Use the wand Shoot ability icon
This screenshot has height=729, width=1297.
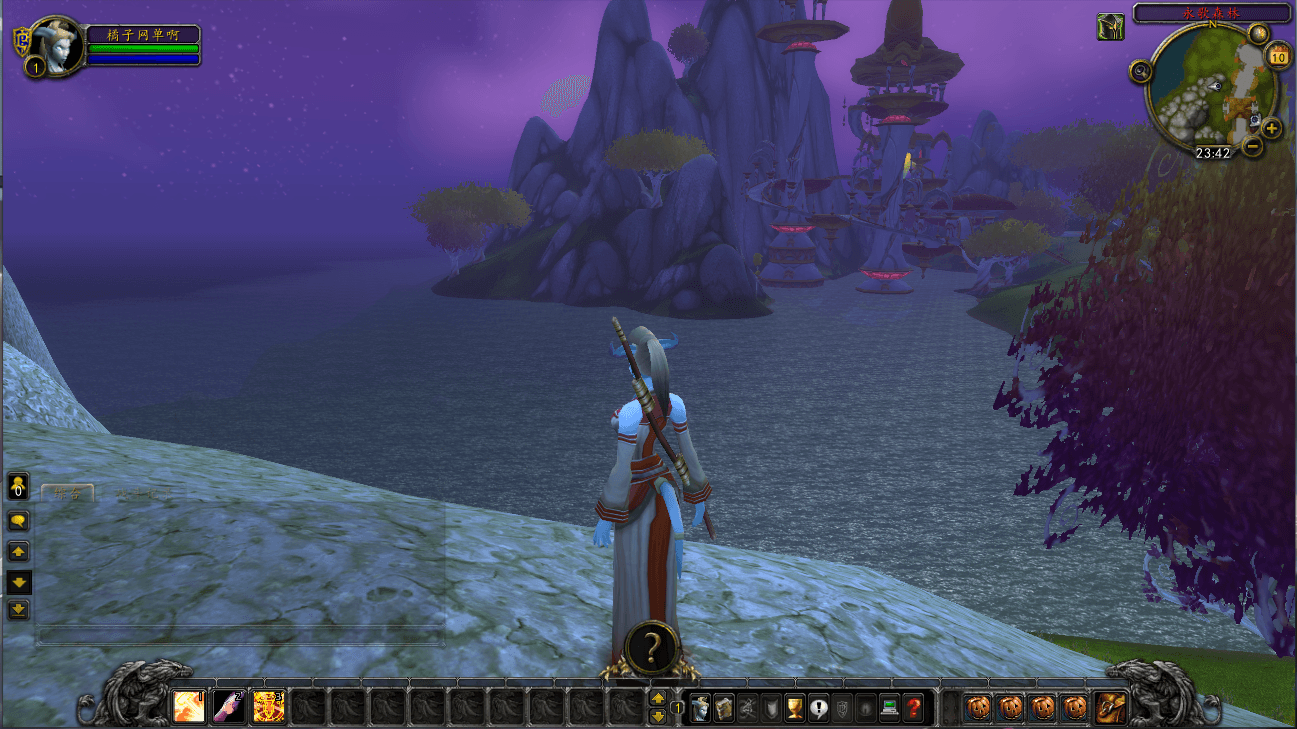(228, 707)
